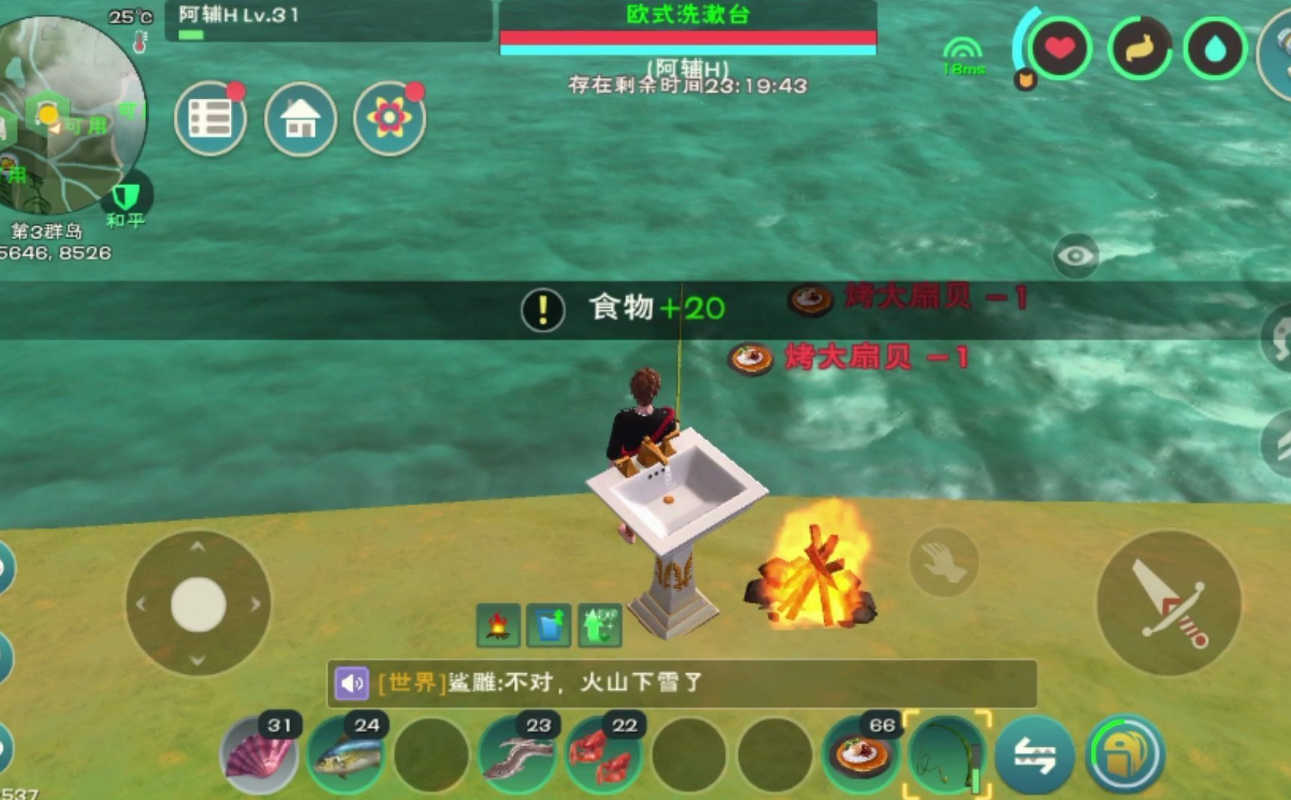This screenshot has width=1291, height=800.
Task: Select the home icon at the top left
Action: click(x=301, y=118)
